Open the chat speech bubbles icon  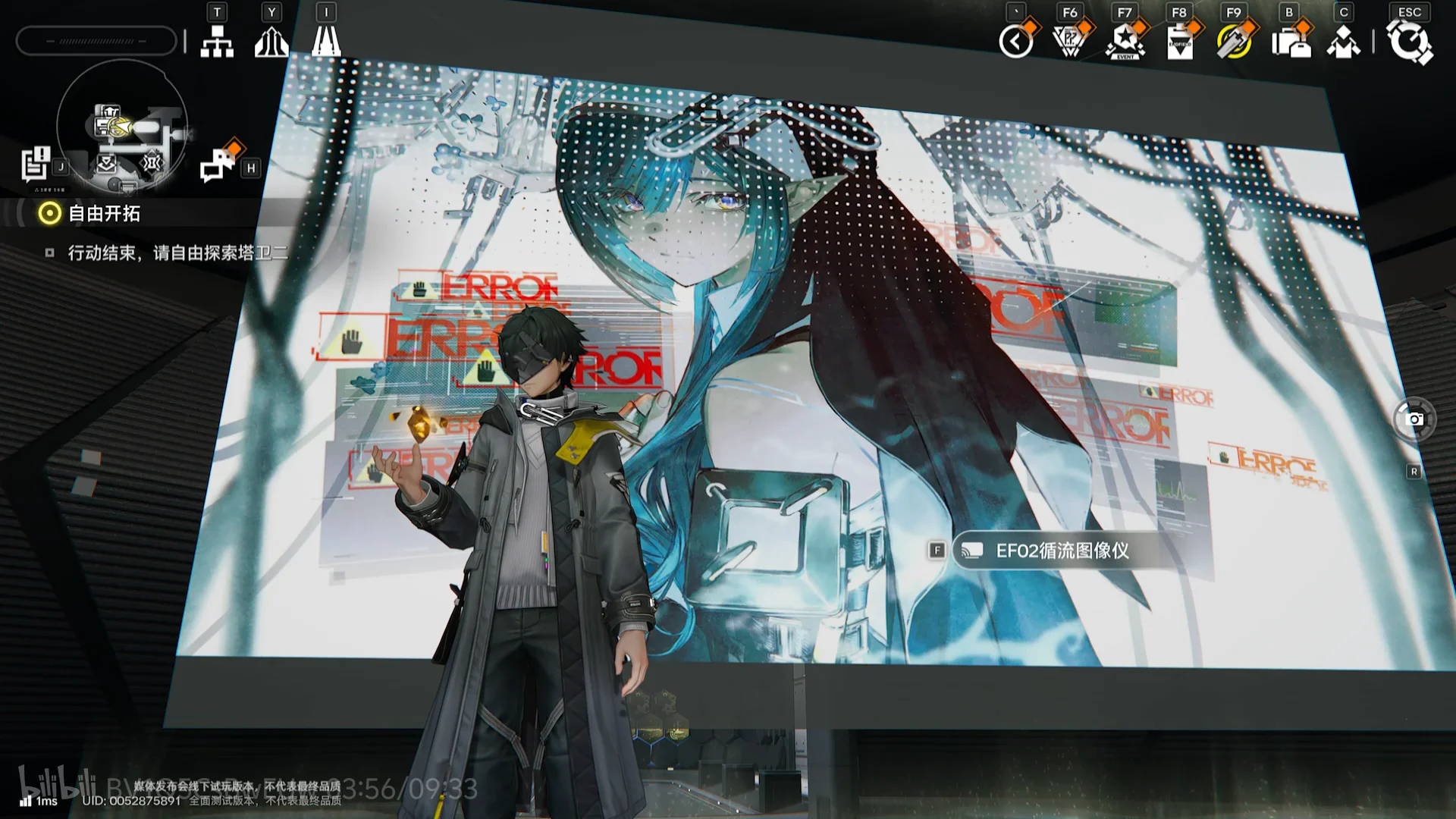[218, 165]
